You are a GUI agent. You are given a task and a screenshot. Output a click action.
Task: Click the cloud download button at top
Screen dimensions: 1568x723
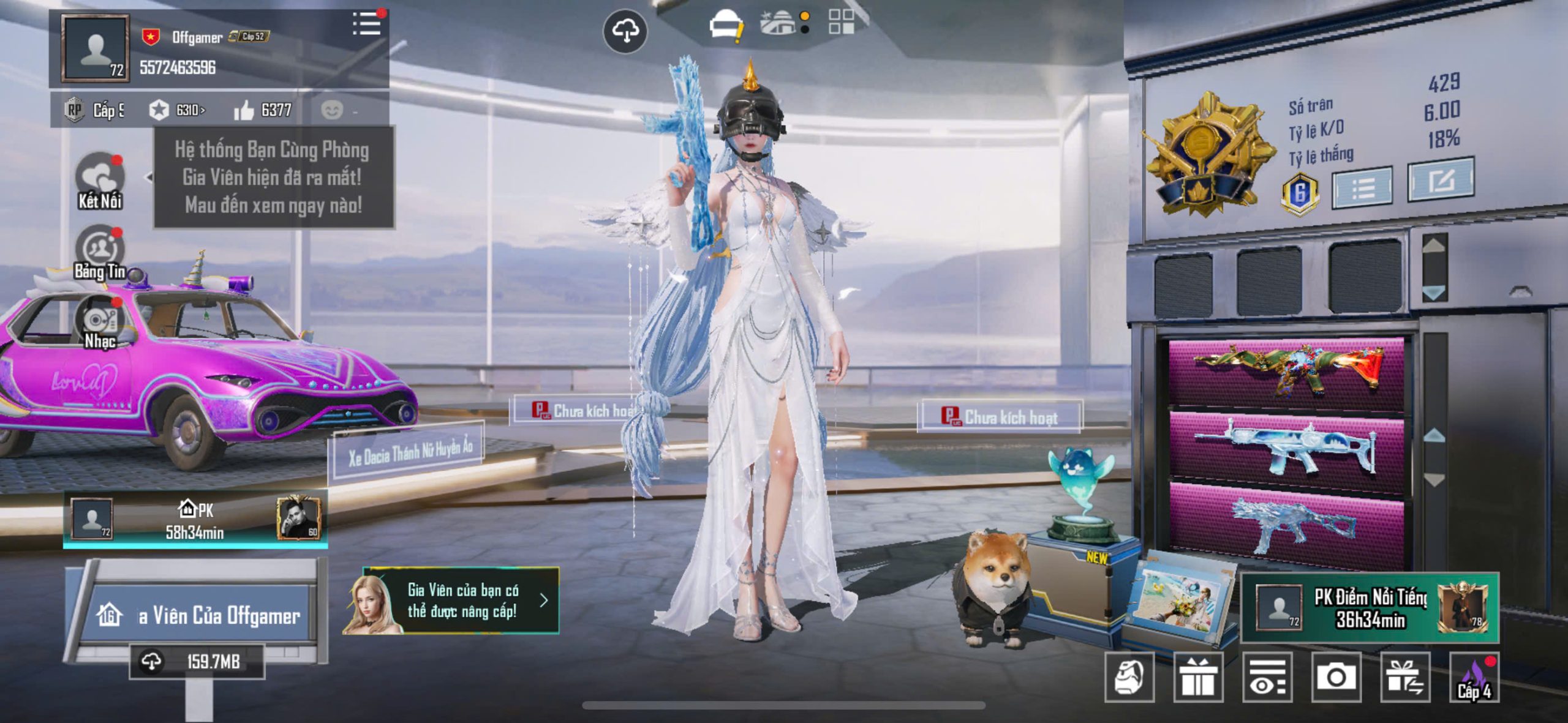pos(625,31)
